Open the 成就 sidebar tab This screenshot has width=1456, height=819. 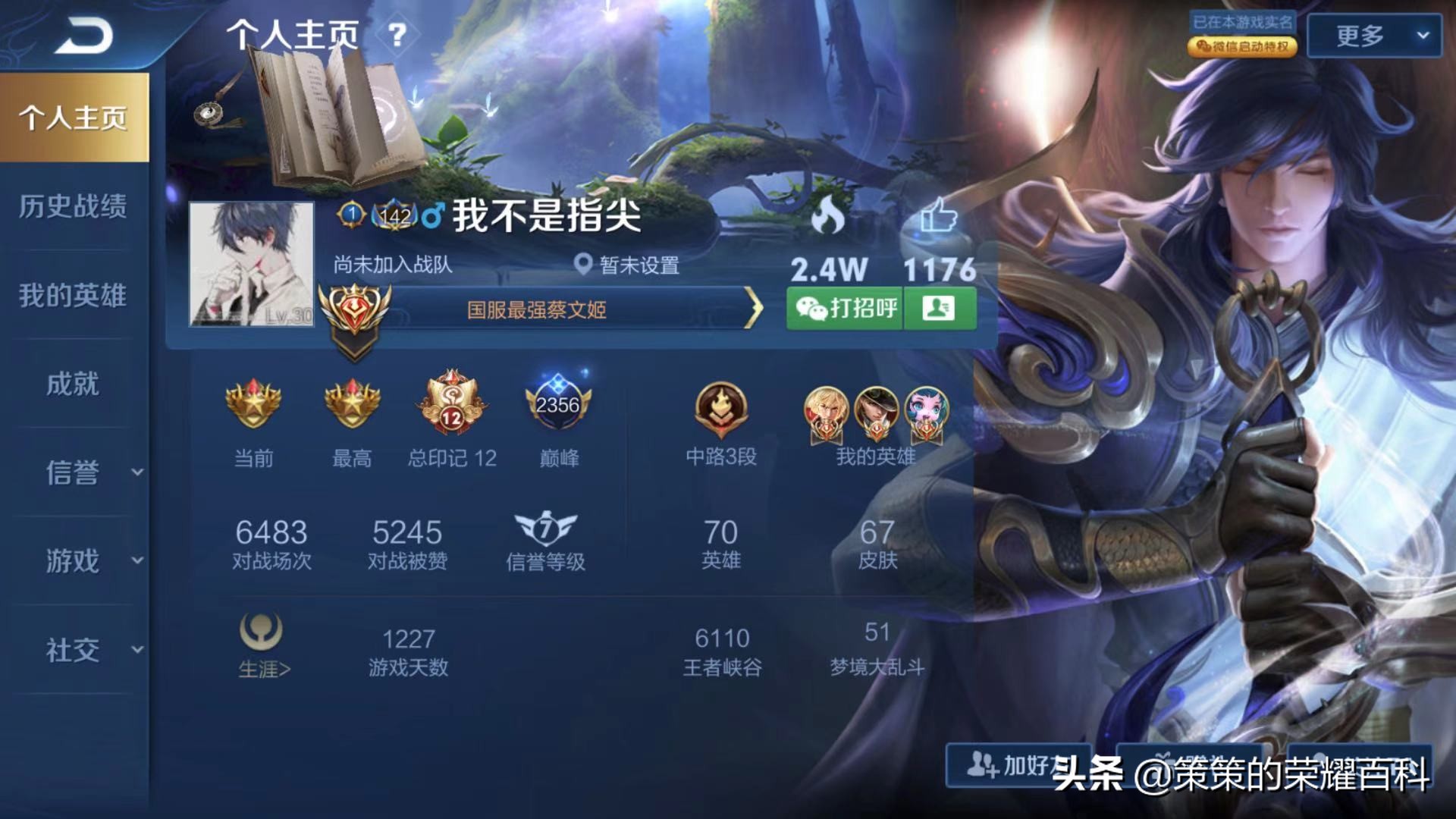pos(74,385)
